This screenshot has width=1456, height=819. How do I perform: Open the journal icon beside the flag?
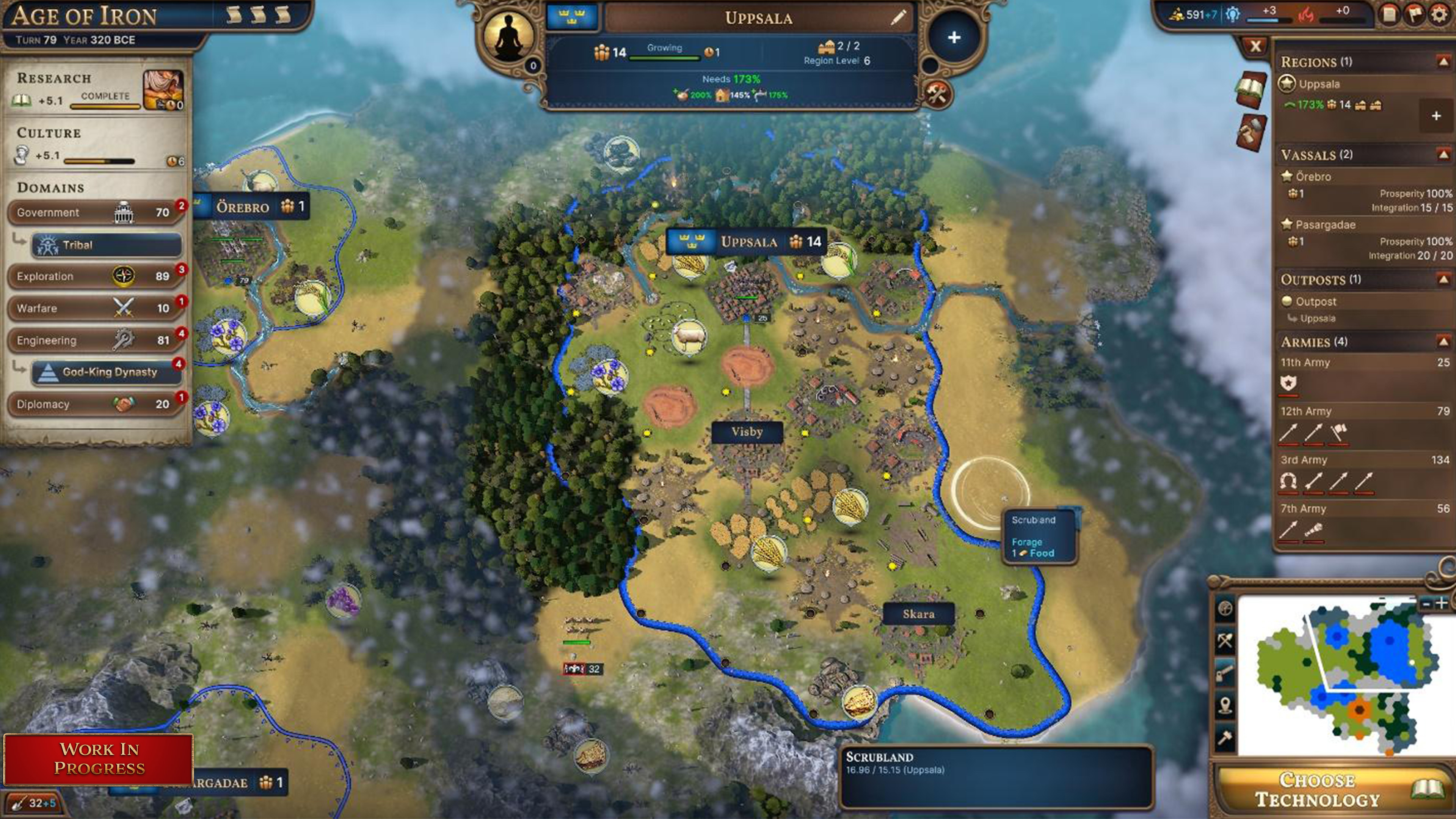1389,14
